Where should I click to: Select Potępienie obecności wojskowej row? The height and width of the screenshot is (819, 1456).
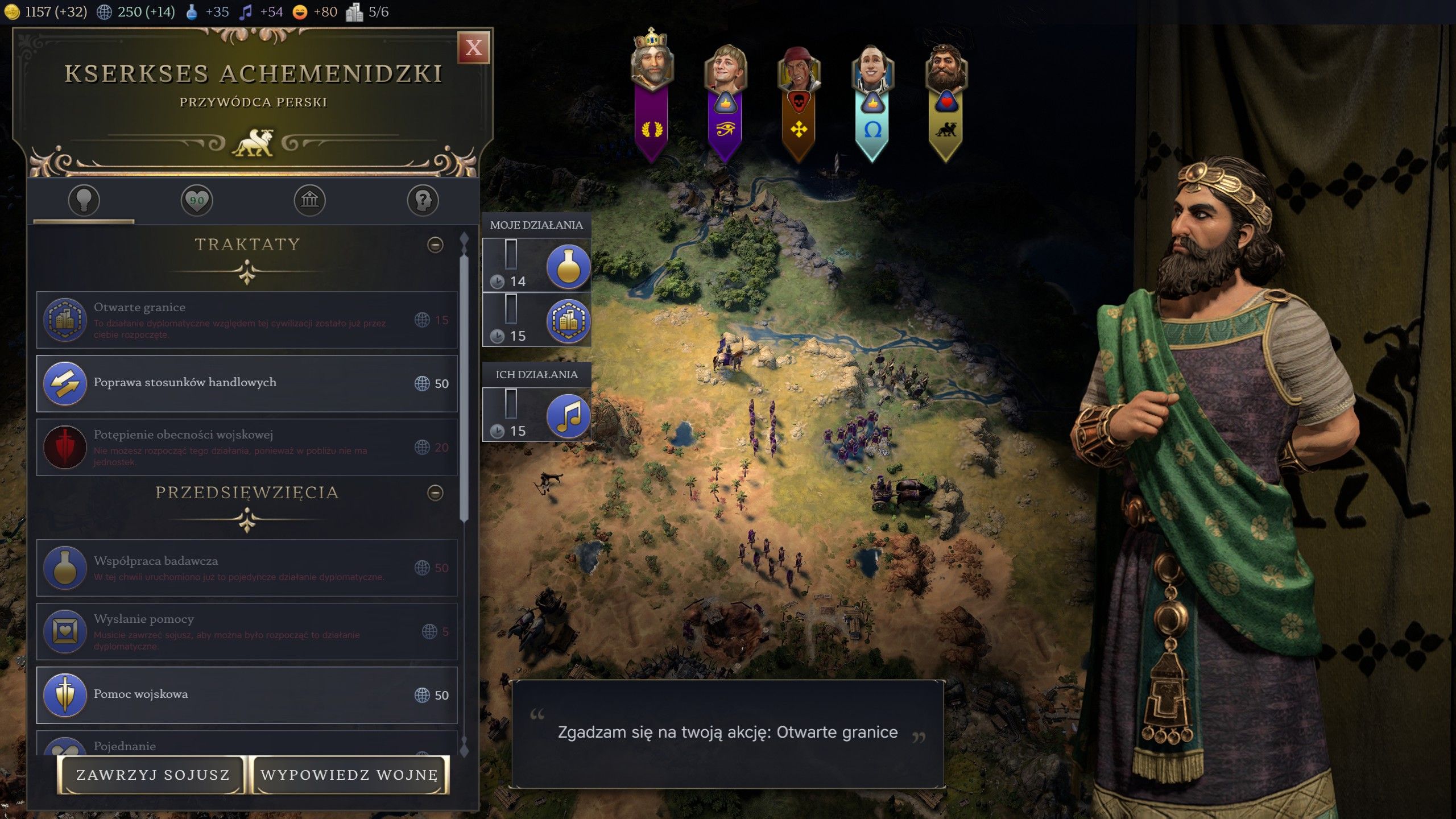coord(247,447)
